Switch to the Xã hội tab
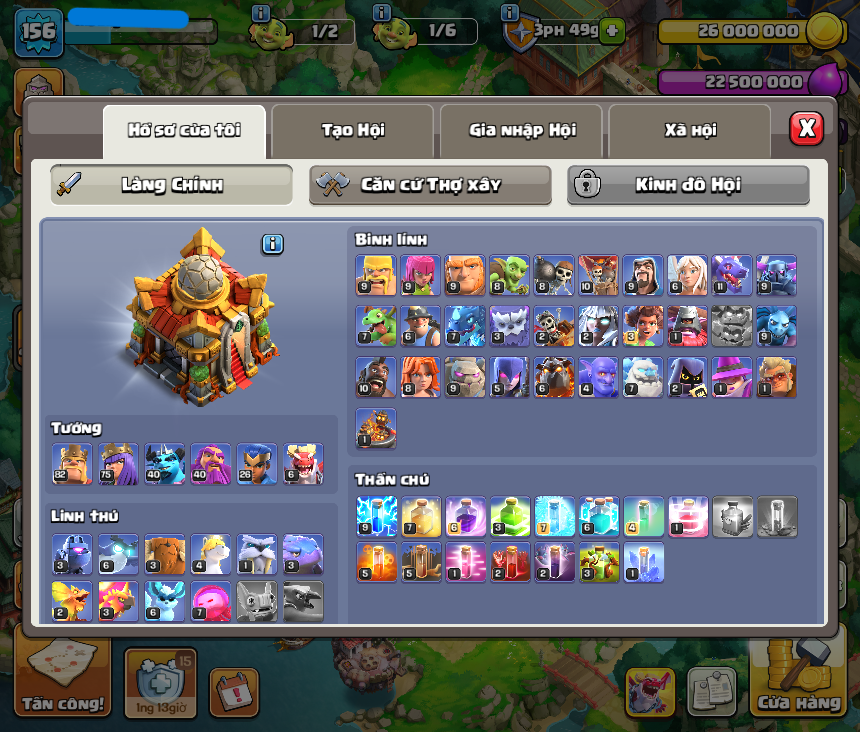Image resolution: width=860 pixels, height=732 pixels. tap(689, 130)
